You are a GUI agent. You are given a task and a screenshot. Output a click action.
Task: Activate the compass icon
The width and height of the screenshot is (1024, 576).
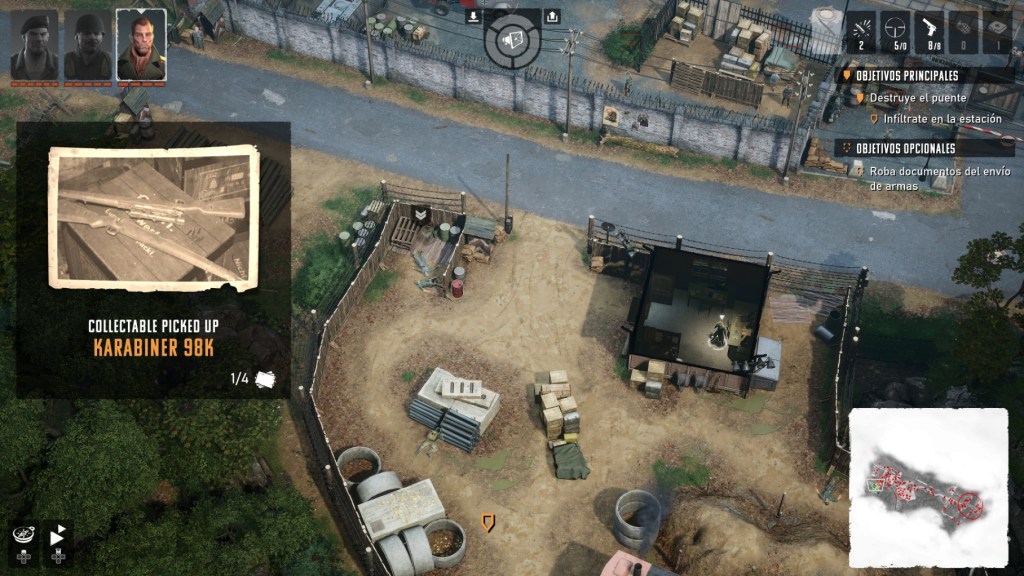click(22, 536)
